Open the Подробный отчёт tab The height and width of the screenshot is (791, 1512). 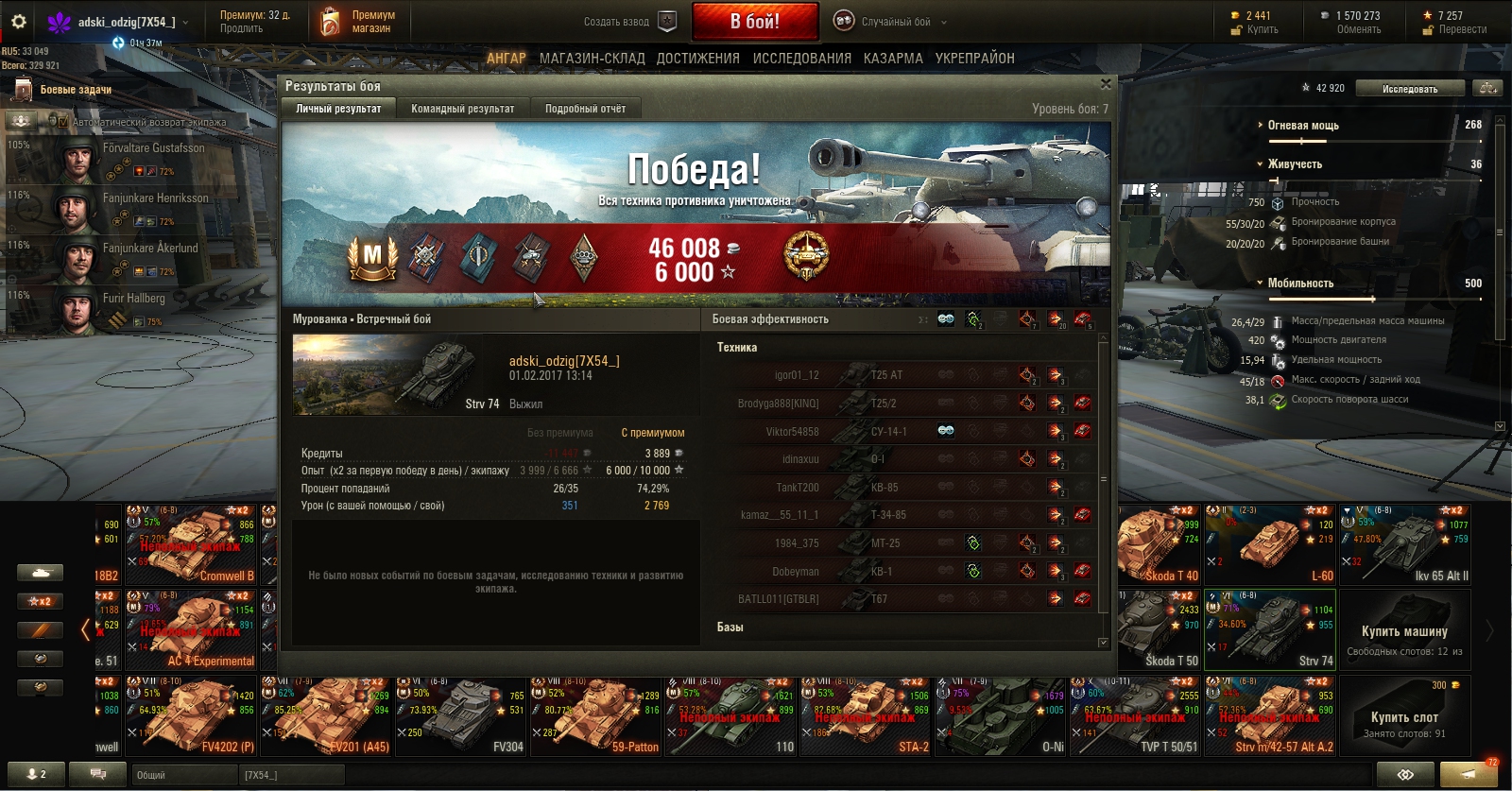click(585, 109)
